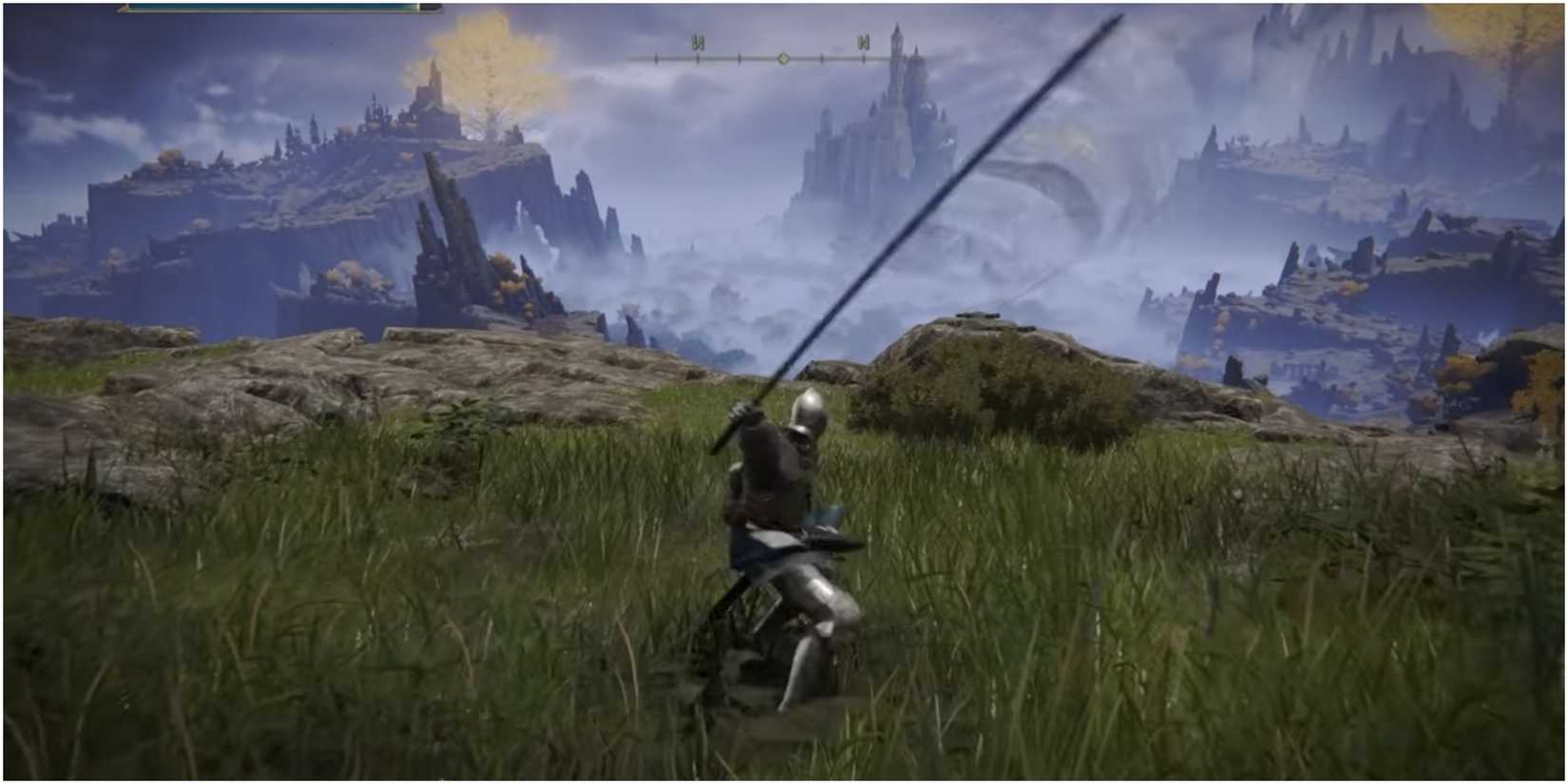Select the left grace marker on the compass

pos(698,43)
